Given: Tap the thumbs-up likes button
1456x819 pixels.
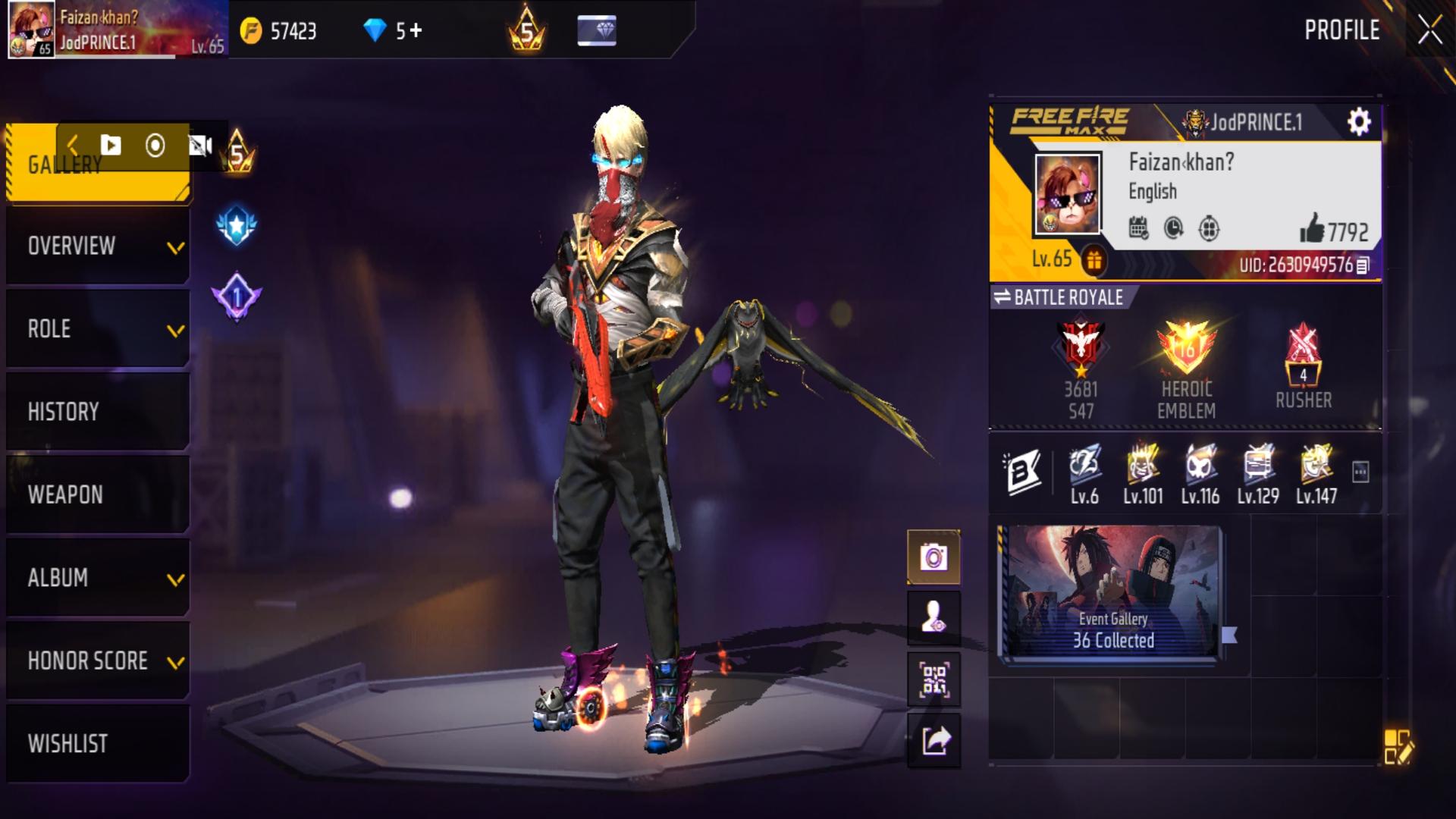Looking at the screenshot, I should pos(1312,229).
